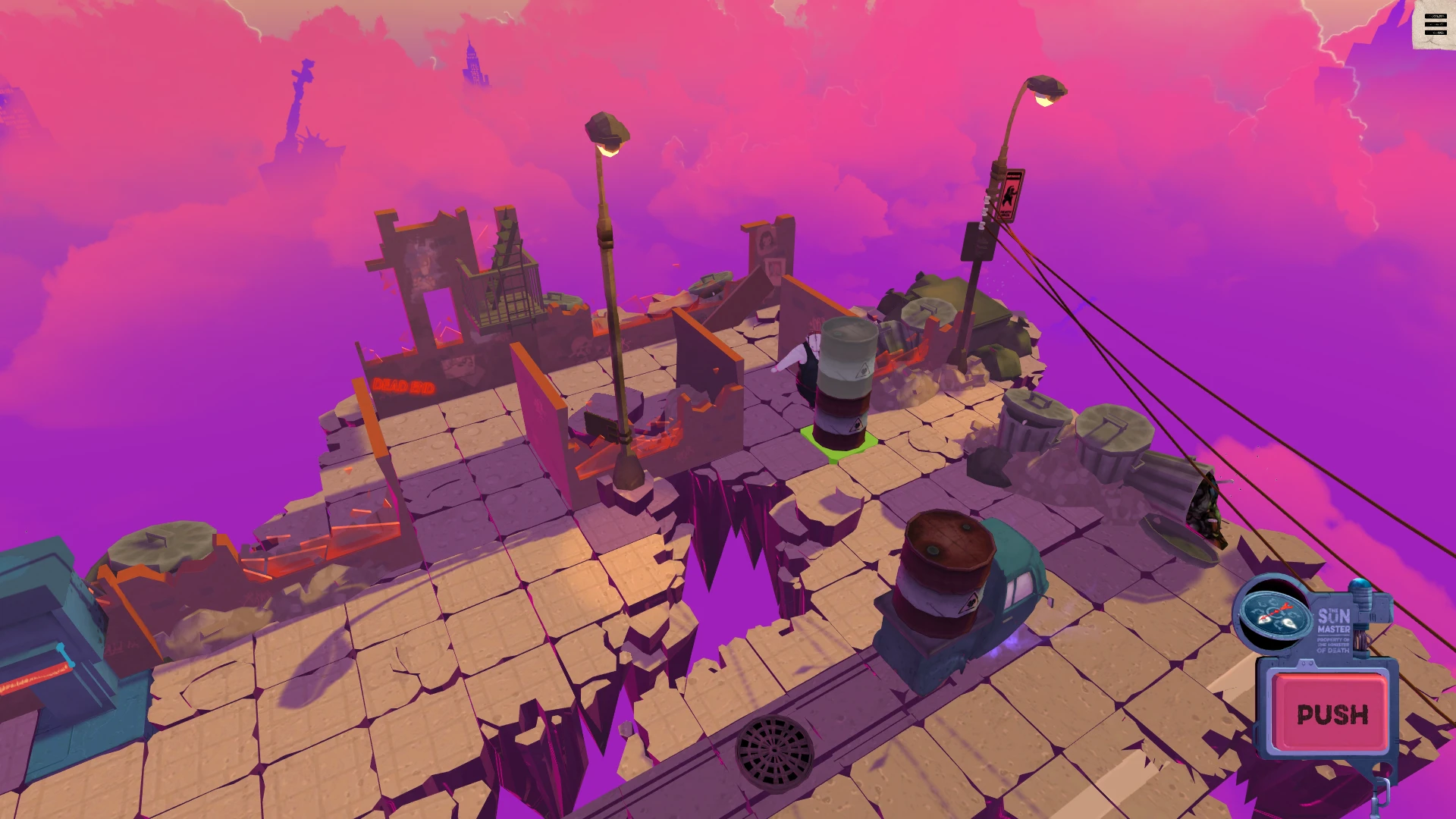The width and height of the screenshot is (1456, 819).
Task: Open the hamburger menu
Action: coord(1435,24)
